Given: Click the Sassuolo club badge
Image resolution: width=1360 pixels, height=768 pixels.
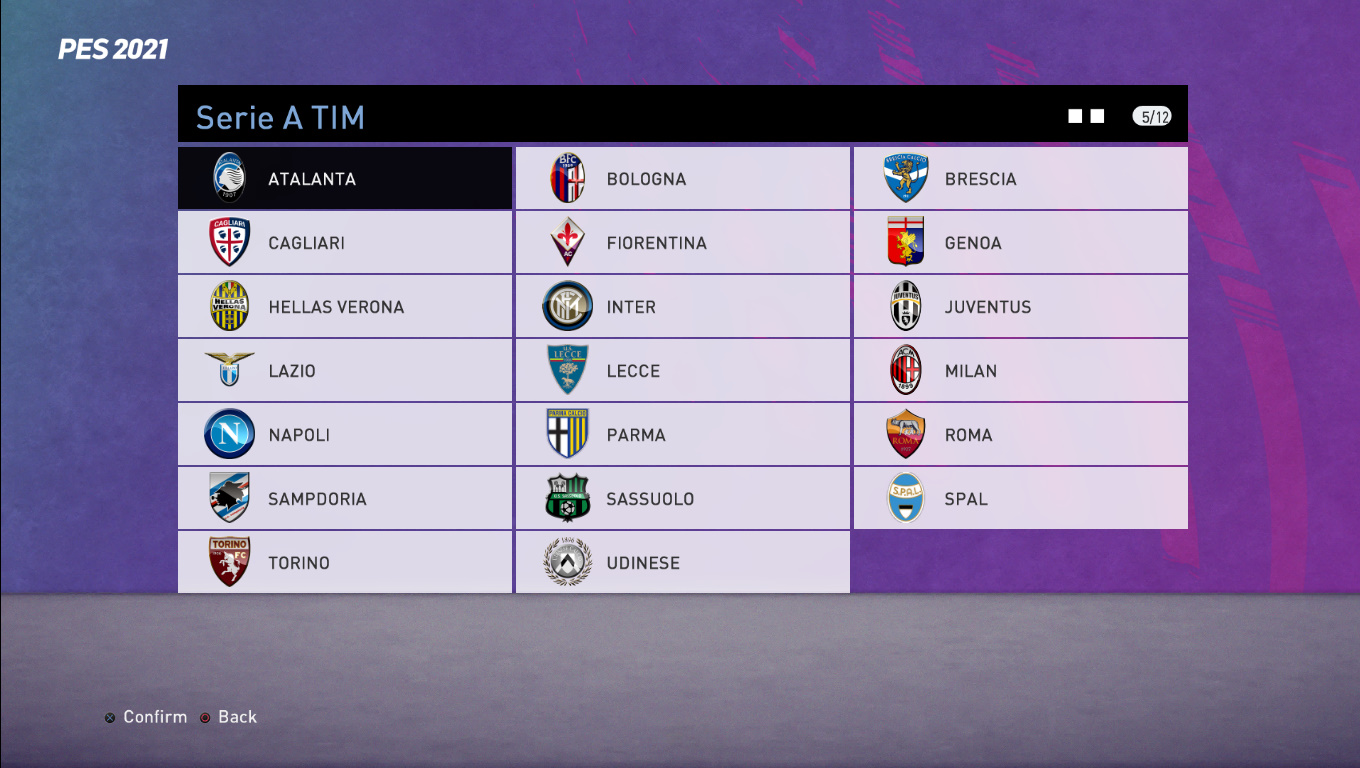Looking at the screenshot, I should [x=566, y=498].
